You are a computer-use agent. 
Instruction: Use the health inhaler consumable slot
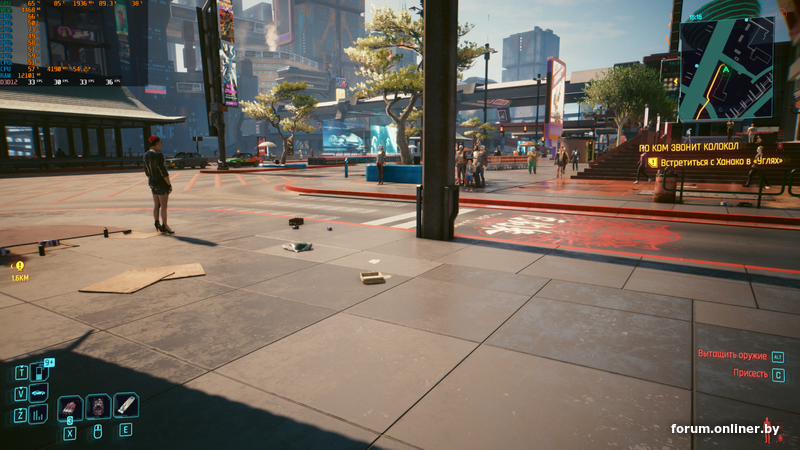[x=126, y=405]
